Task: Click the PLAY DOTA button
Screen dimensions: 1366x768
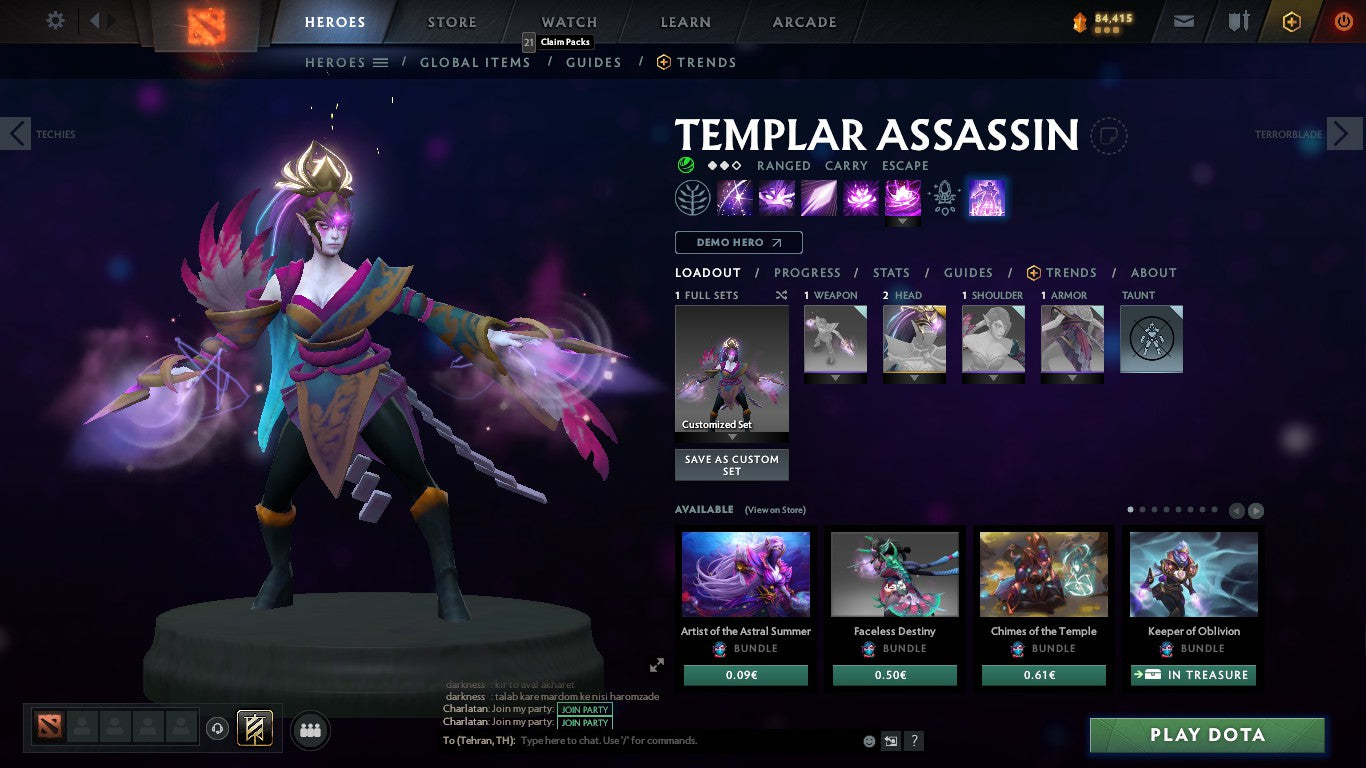Action: [x=1206, y=735]
